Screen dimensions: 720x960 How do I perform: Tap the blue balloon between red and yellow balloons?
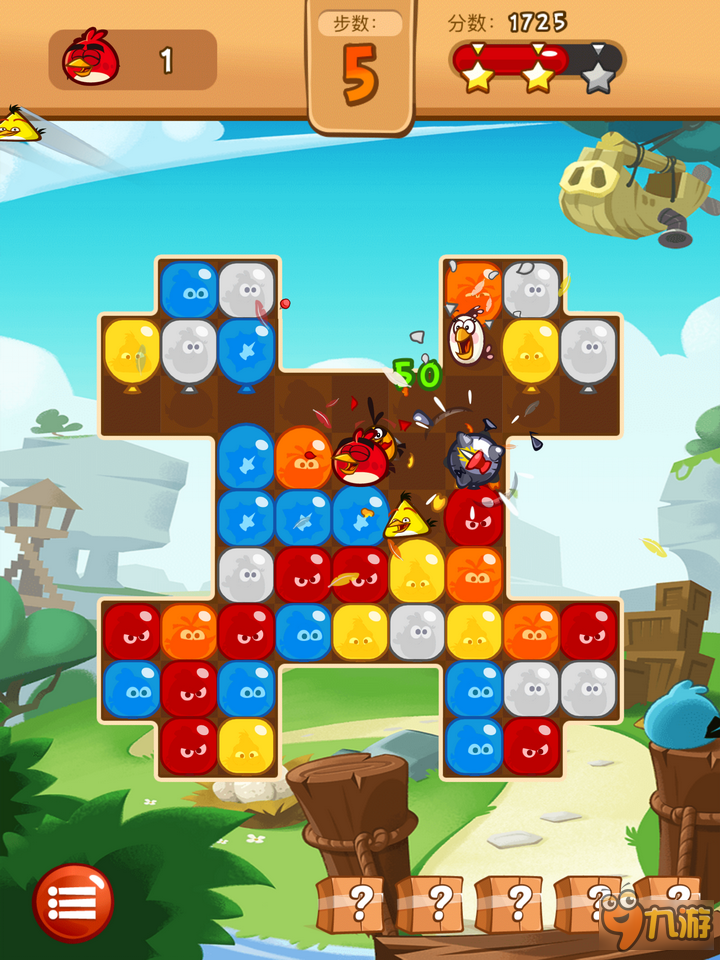click(x=303, y=632)
